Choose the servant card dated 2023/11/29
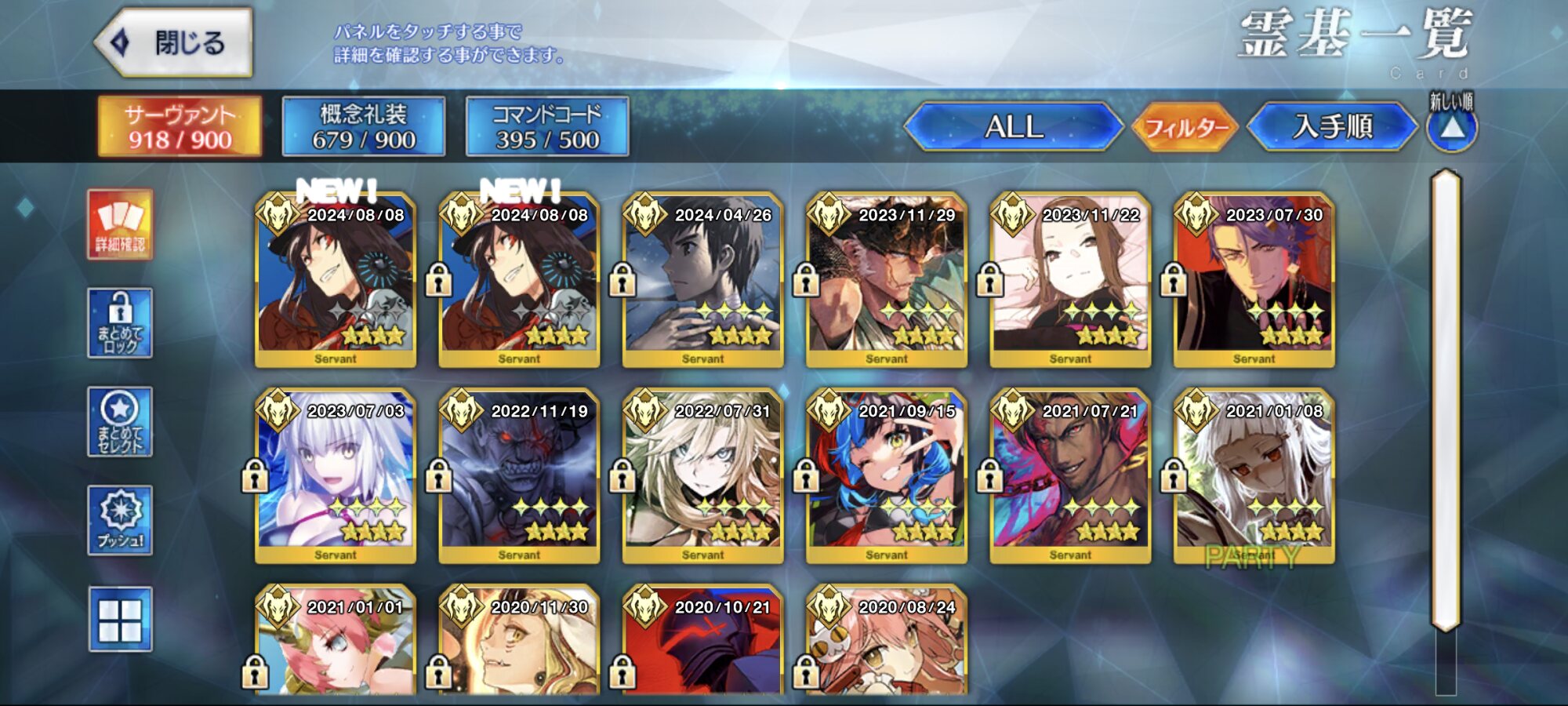This screenshot has height=706, width=1568. (887, 280)
